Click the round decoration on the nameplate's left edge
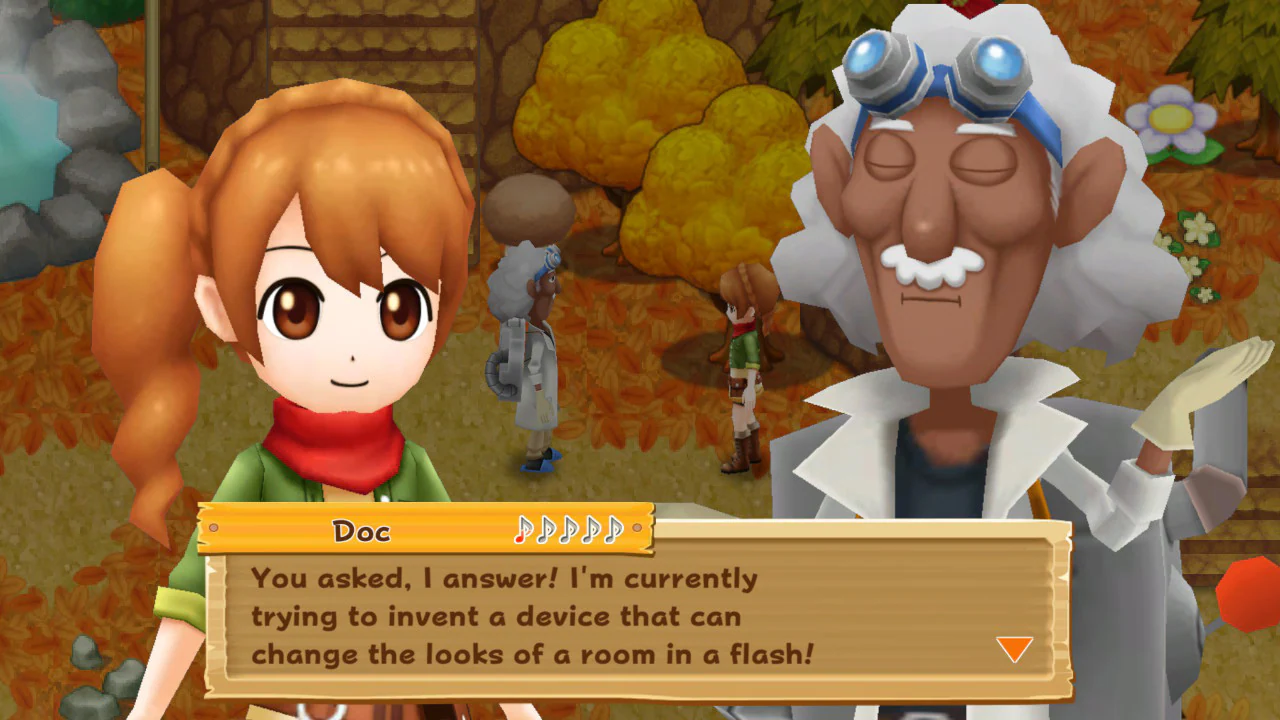The height and width of the screenshot is (720, 1280). click(213, 528)
